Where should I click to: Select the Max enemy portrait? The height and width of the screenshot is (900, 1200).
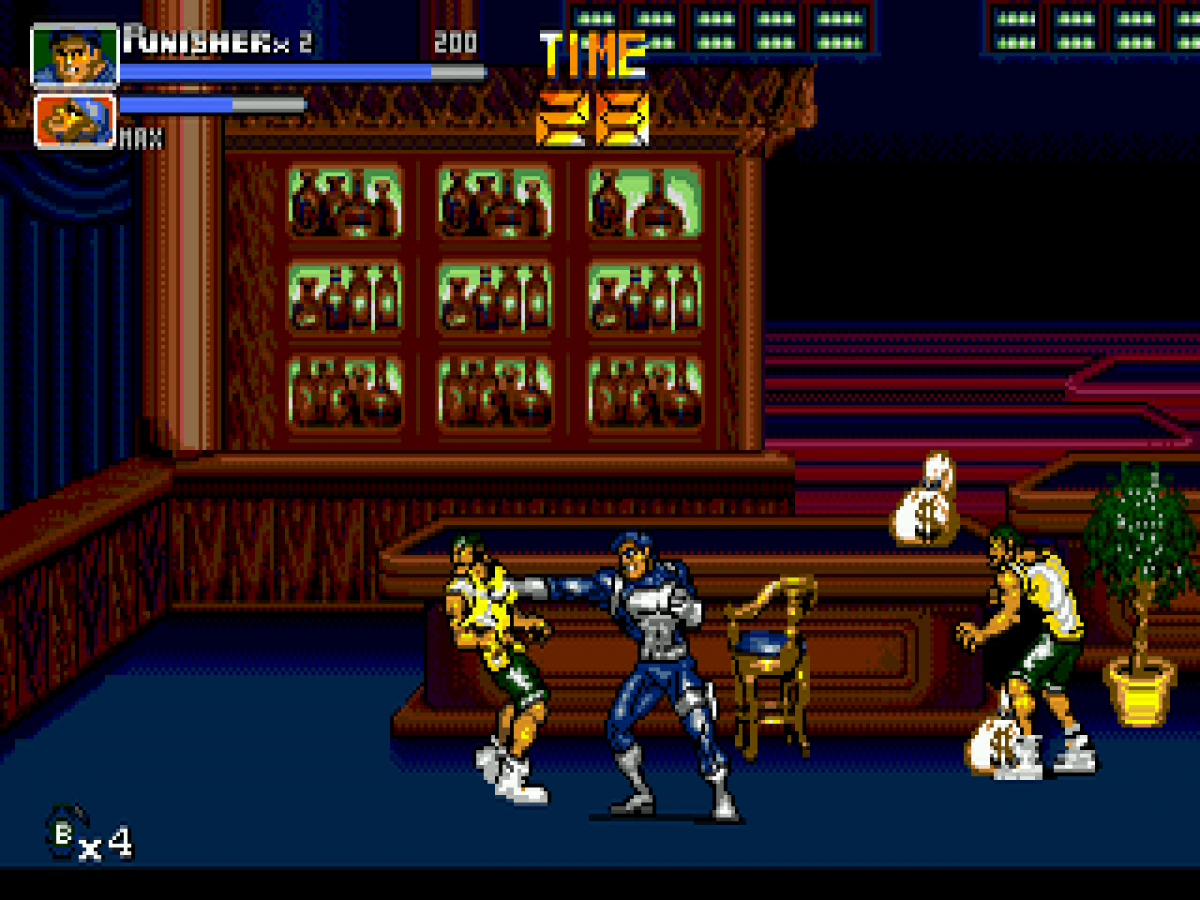pos(75,120)
